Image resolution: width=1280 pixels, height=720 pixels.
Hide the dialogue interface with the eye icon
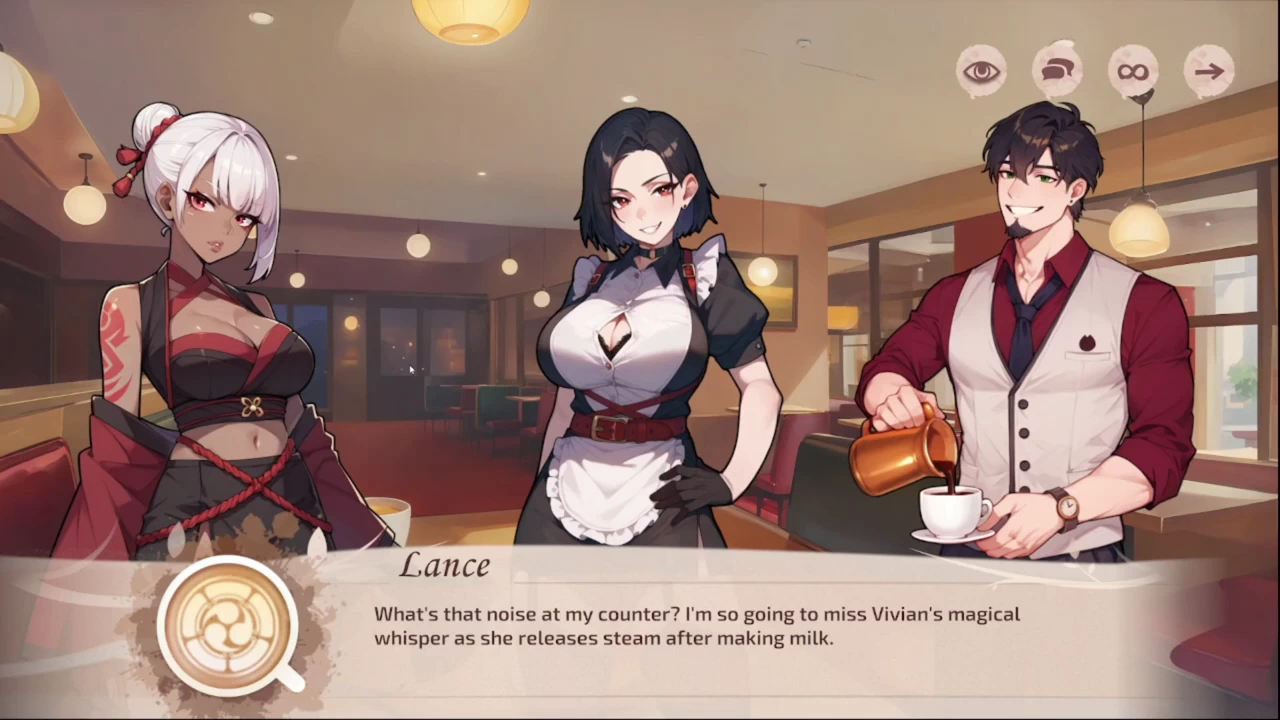[982, 71]
